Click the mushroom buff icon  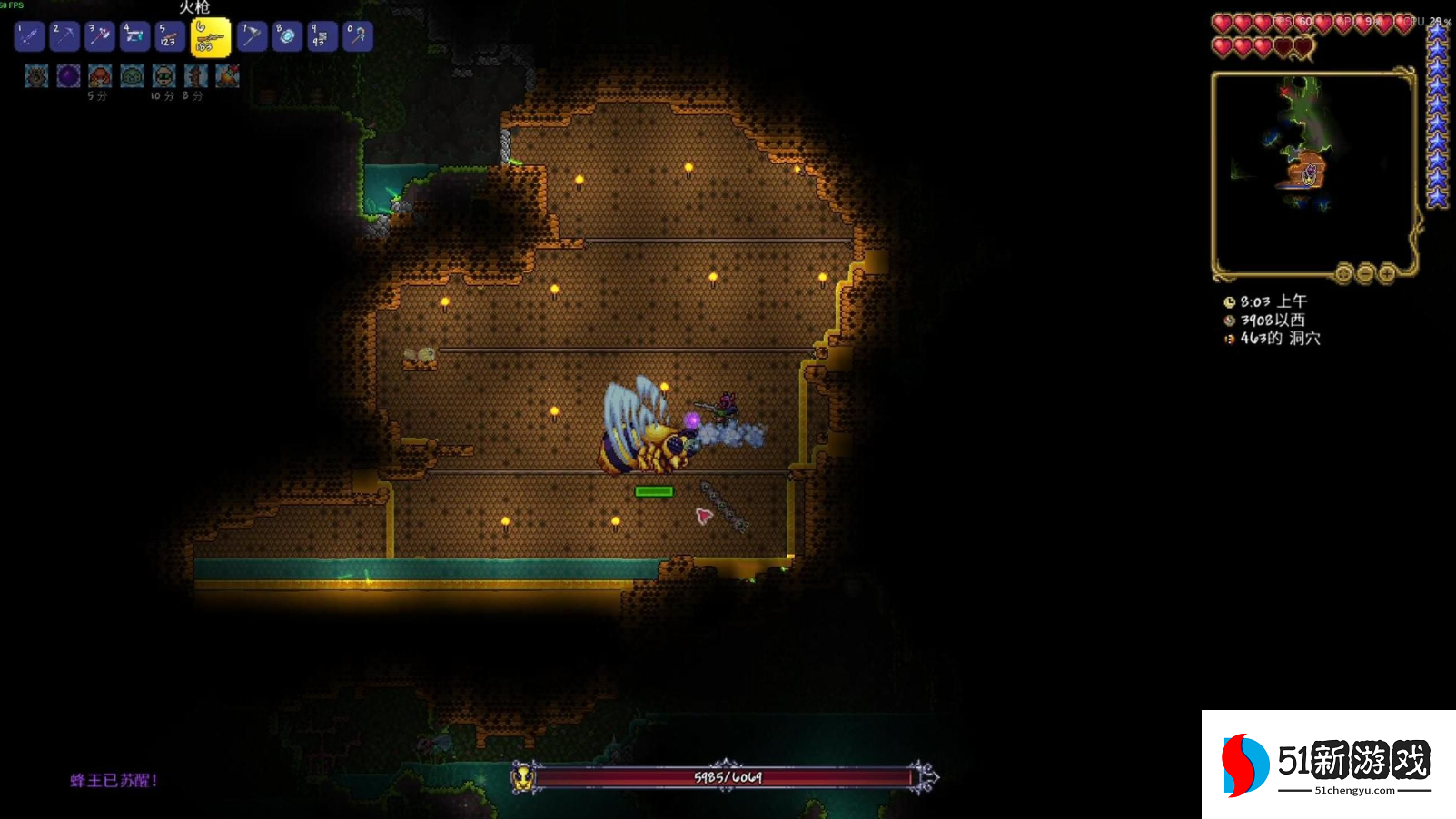point(100,76)
